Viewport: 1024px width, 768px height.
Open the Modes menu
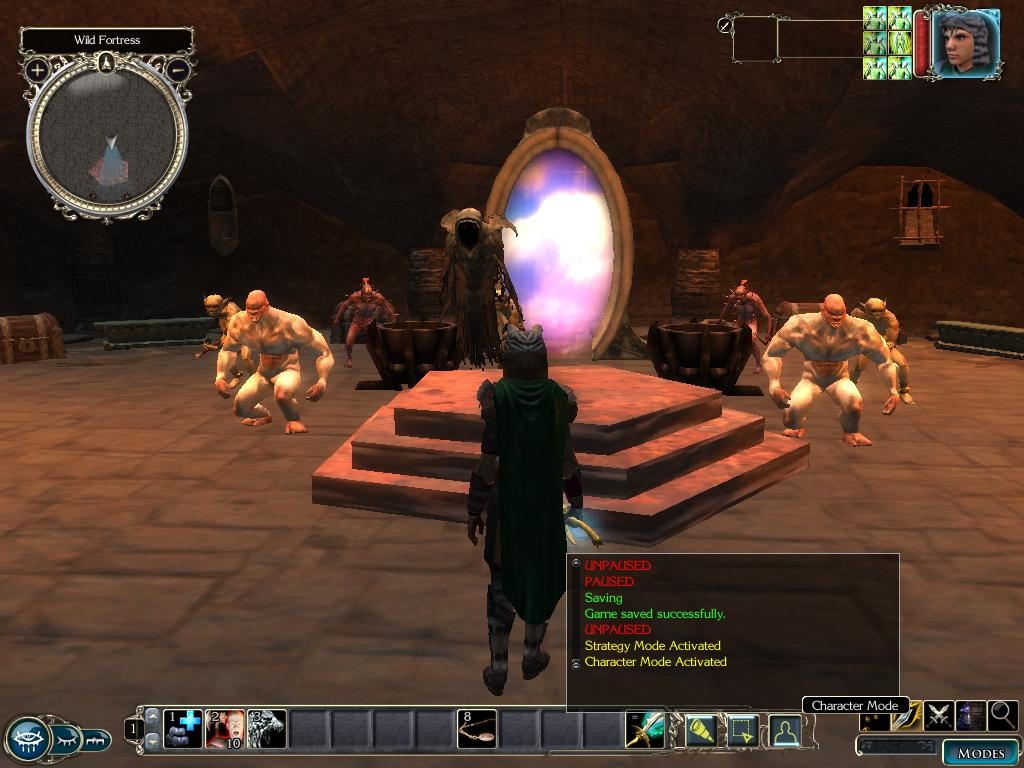979,753
